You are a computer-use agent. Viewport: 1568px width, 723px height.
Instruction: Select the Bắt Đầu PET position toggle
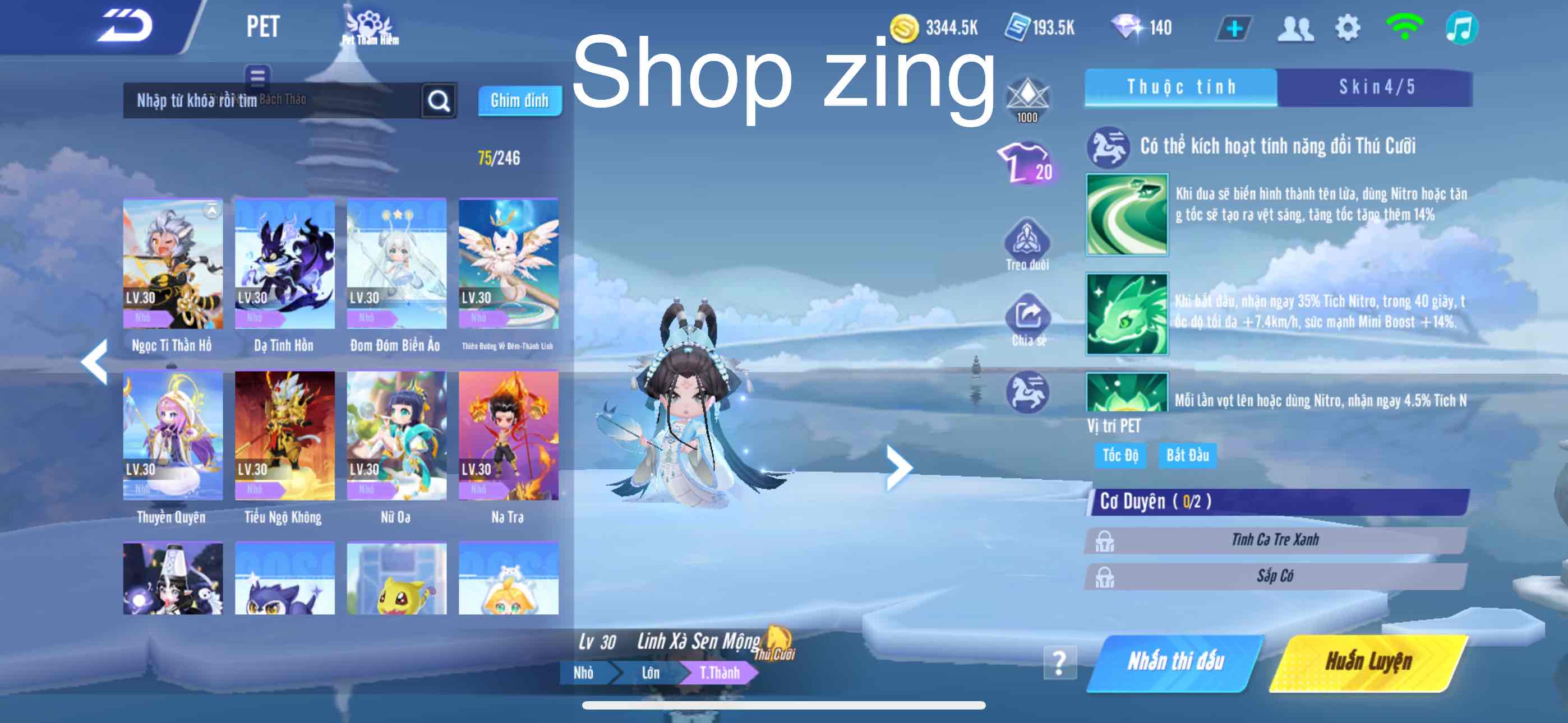click(x=1188, y=455)
